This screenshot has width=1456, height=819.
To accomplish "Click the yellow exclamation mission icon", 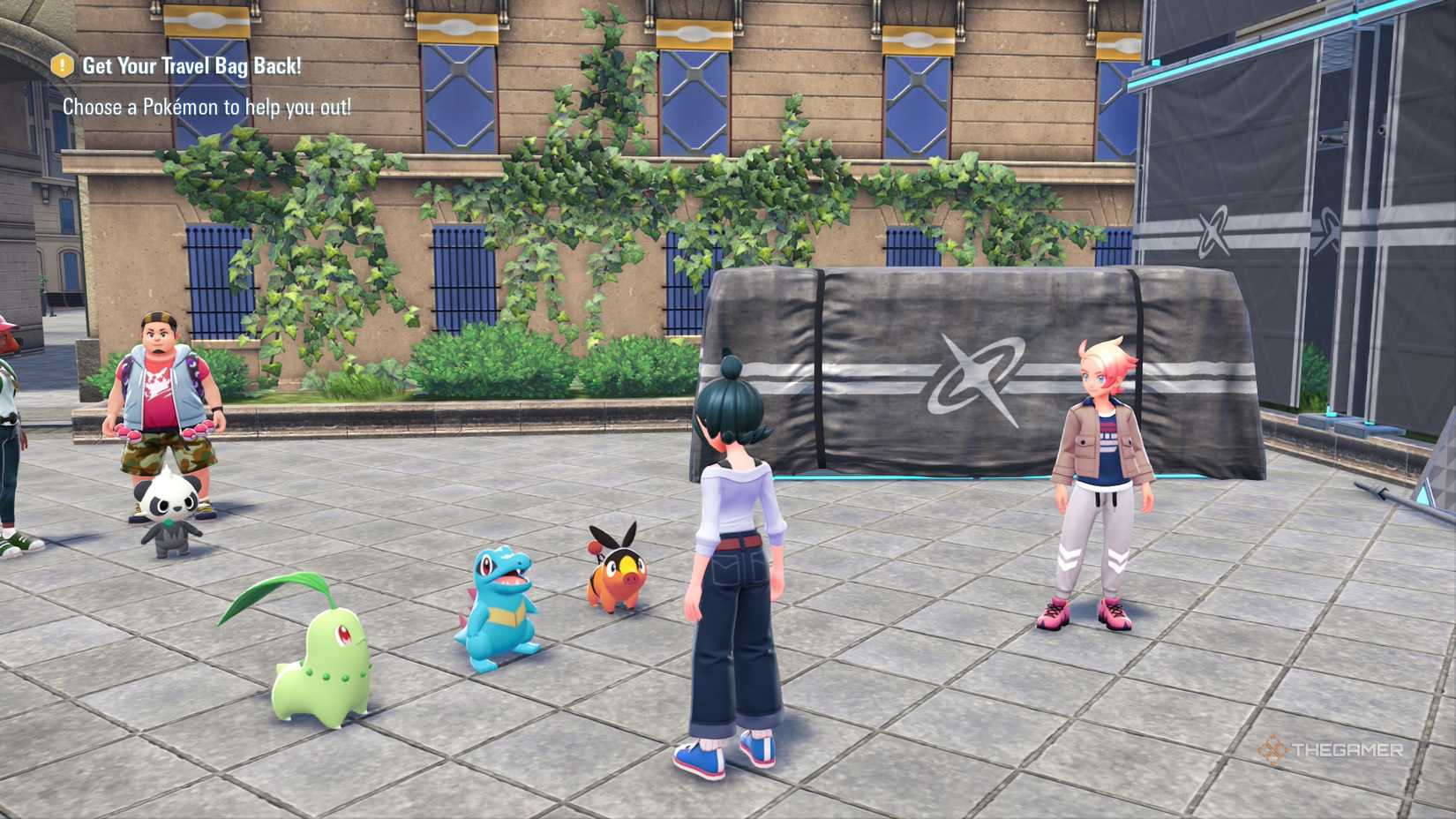I will pos(63,65).
